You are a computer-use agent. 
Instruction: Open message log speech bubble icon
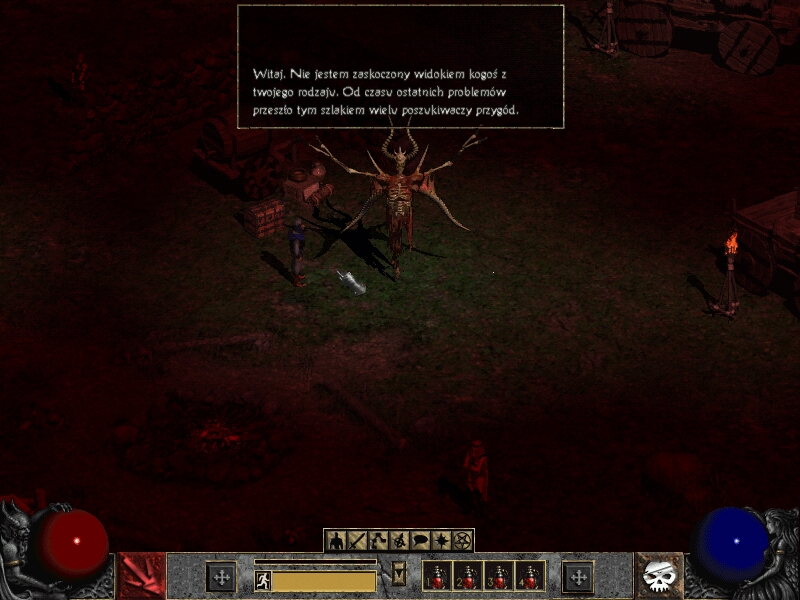coord(421,541)
